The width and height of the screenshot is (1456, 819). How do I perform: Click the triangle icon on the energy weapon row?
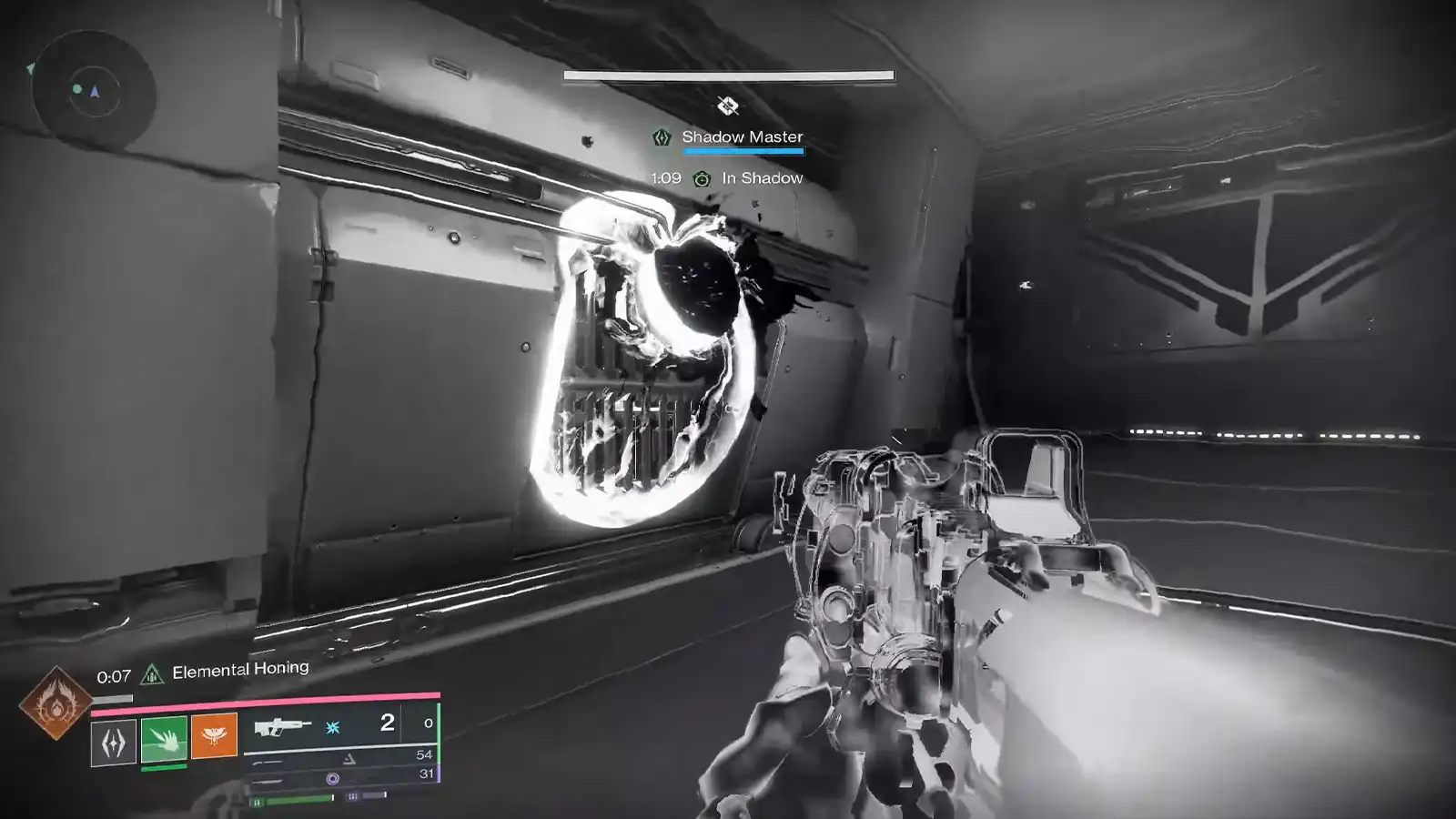(x=349, y=758)
